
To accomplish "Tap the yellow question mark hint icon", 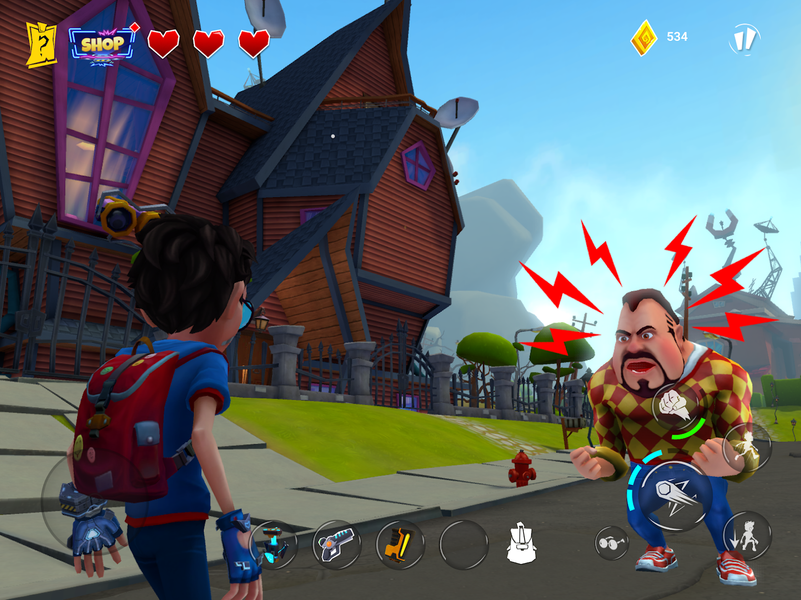I will click(x=42, y=44).
